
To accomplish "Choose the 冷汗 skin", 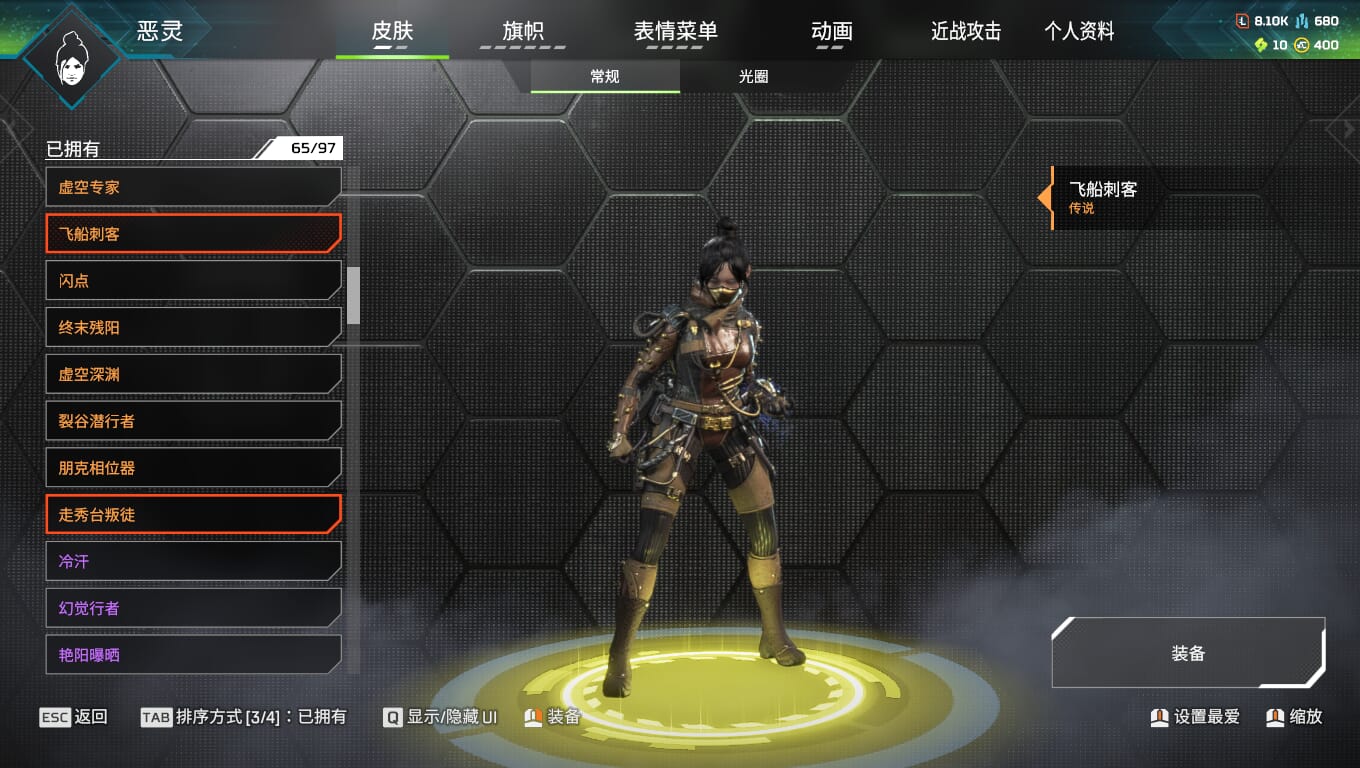I will point(193,561).
